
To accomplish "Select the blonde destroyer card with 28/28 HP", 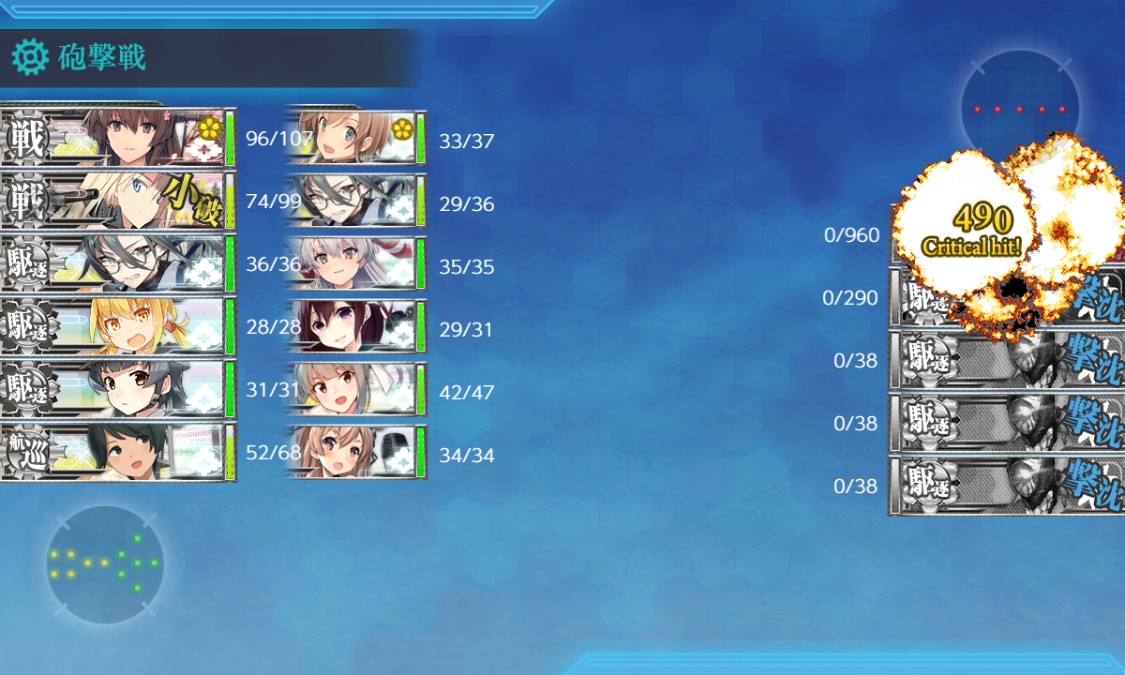I will [x=118, y=326].
